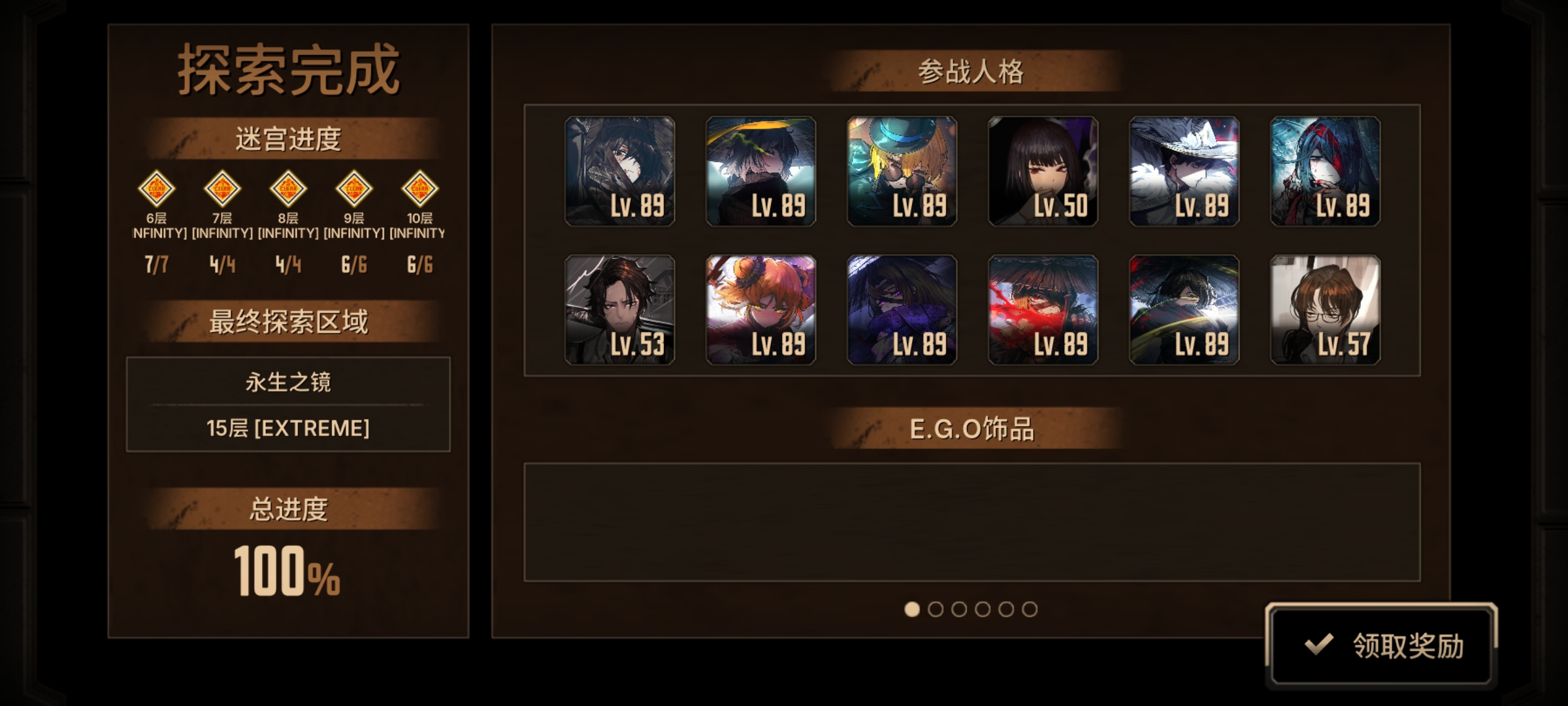Claim rewards with the 领取奖励 button
This screenshot has height=706, width=1568.
[x=1381, y=645]
